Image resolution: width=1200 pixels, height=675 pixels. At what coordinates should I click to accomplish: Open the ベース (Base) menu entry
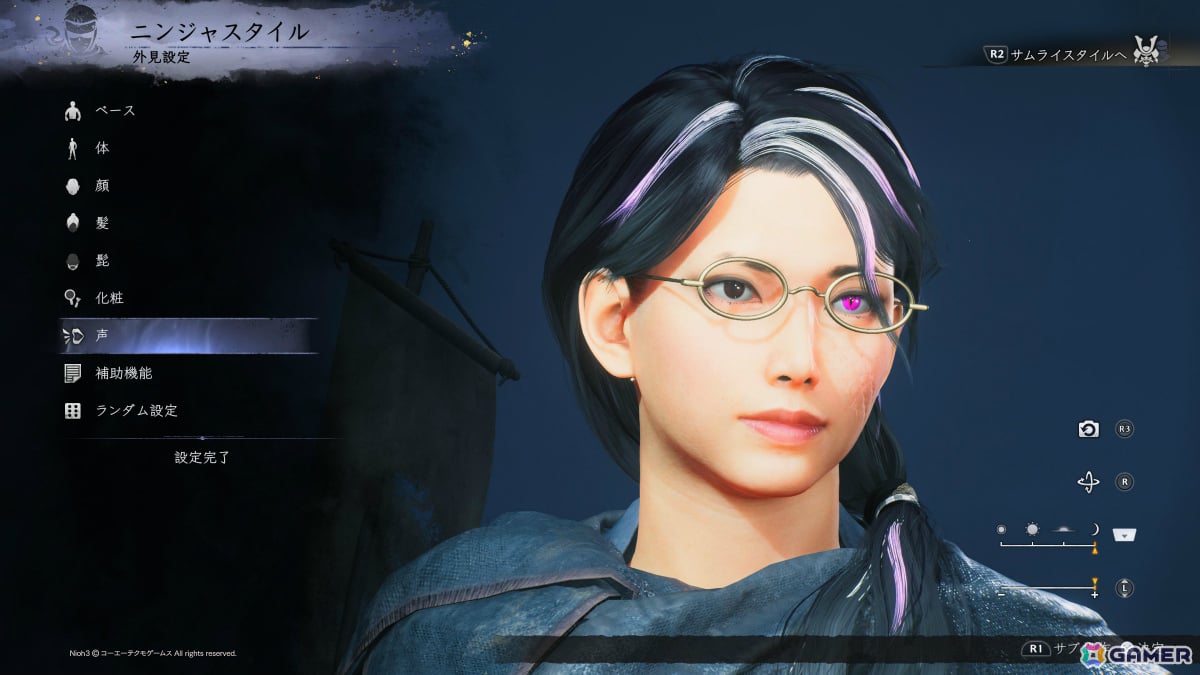coord(115,110)
